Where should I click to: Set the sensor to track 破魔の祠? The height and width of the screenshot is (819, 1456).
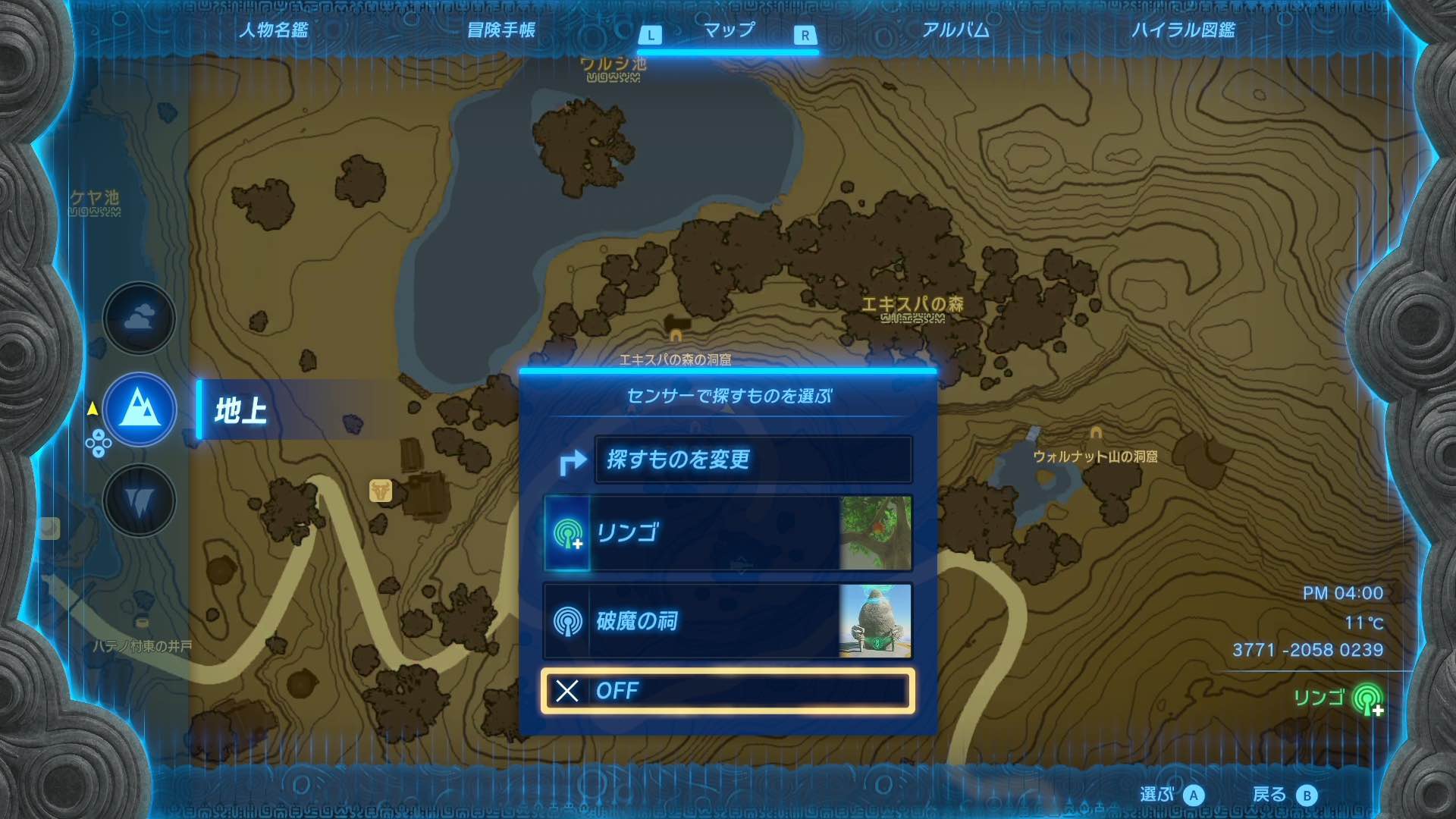coord(726,621)
